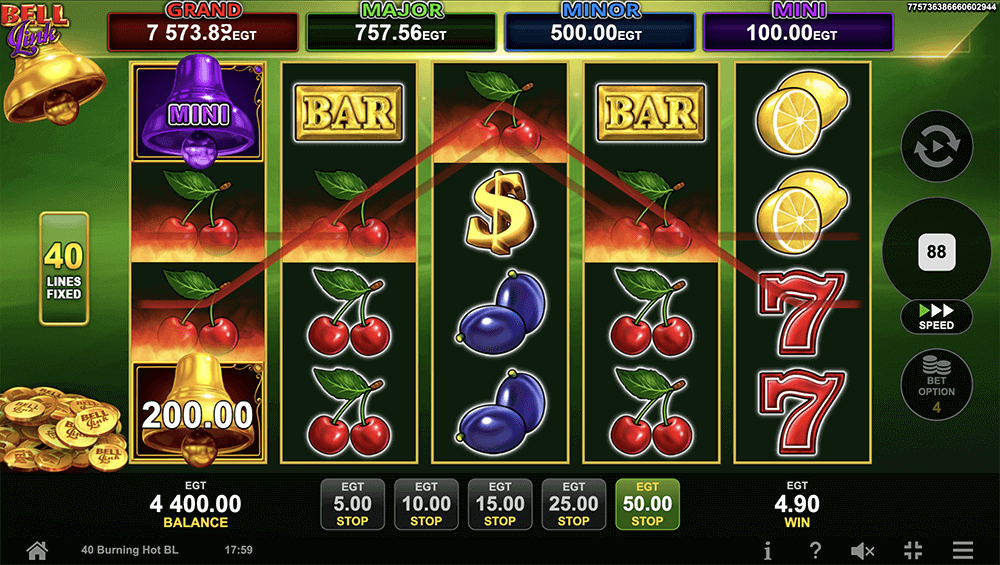Click the round button showing 88
Image resolution: width=1000 pixels, height=565 pixels.
936,252
